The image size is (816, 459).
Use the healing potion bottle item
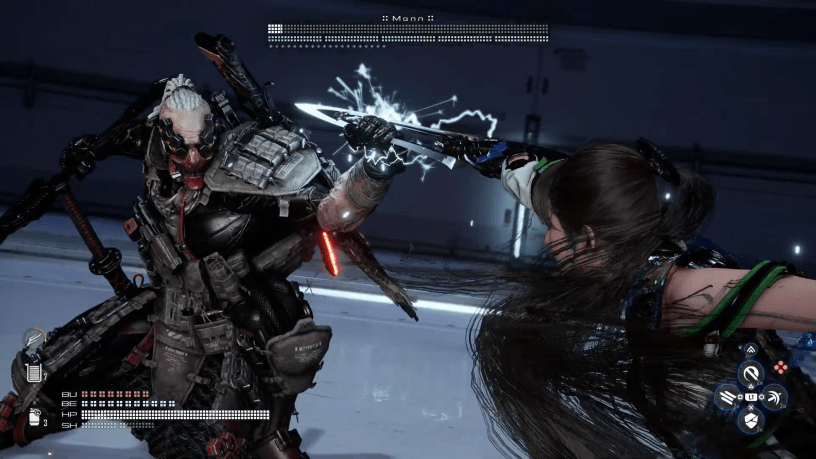[34, 418]
